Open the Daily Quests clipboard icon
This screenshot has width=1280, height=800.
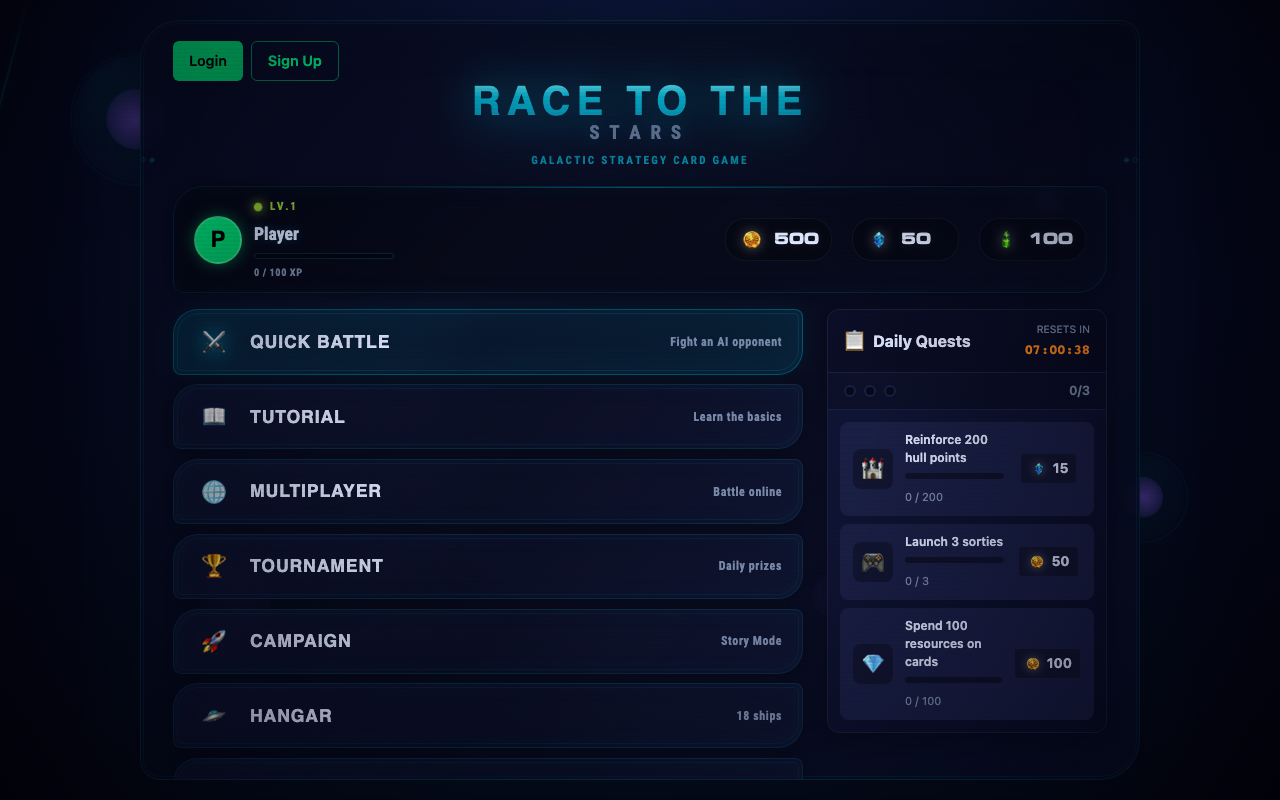[x=853, y=340]
